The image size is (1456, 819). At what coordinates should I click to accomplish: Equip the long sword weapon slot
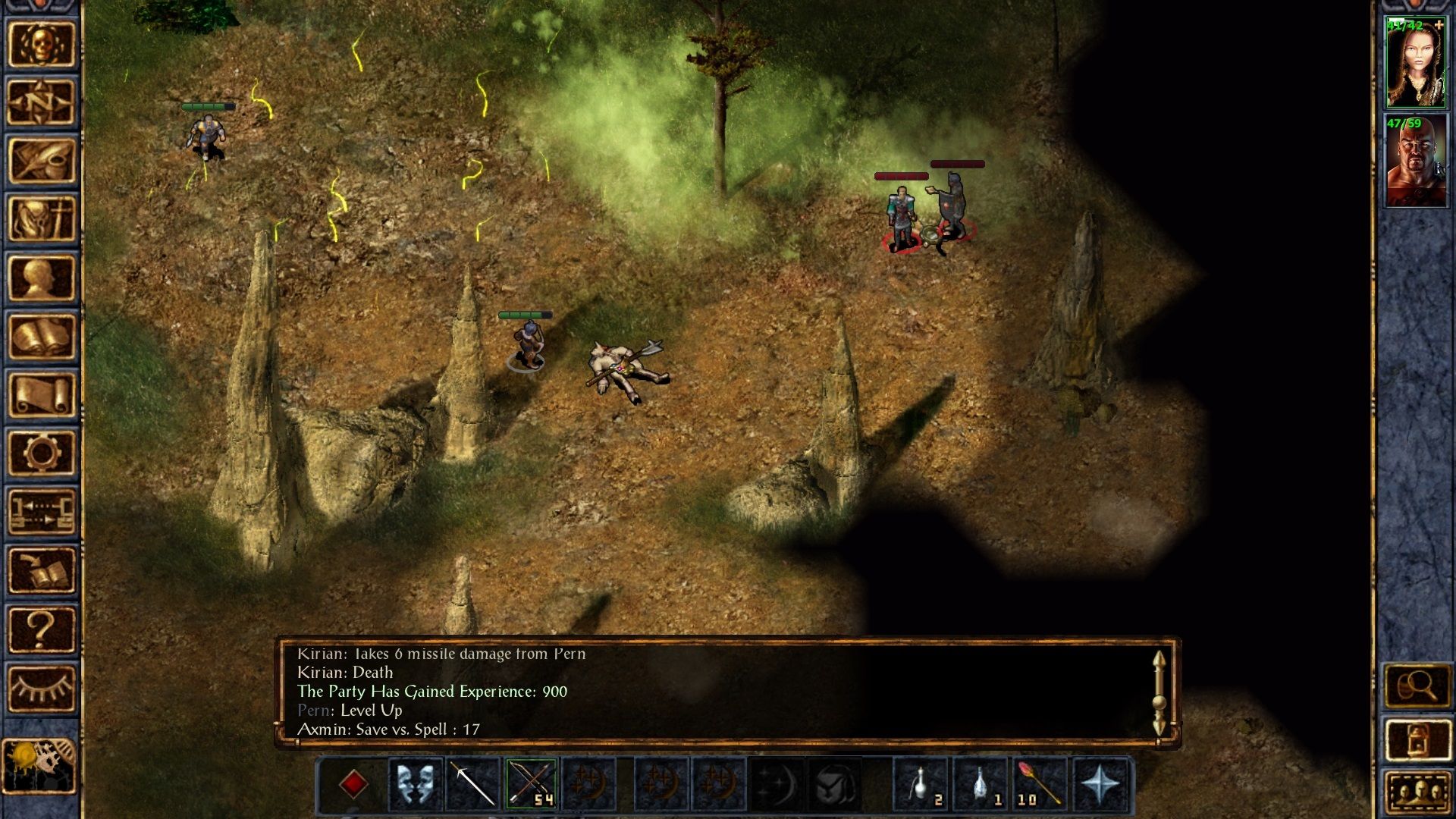click(x=473, y=783)
